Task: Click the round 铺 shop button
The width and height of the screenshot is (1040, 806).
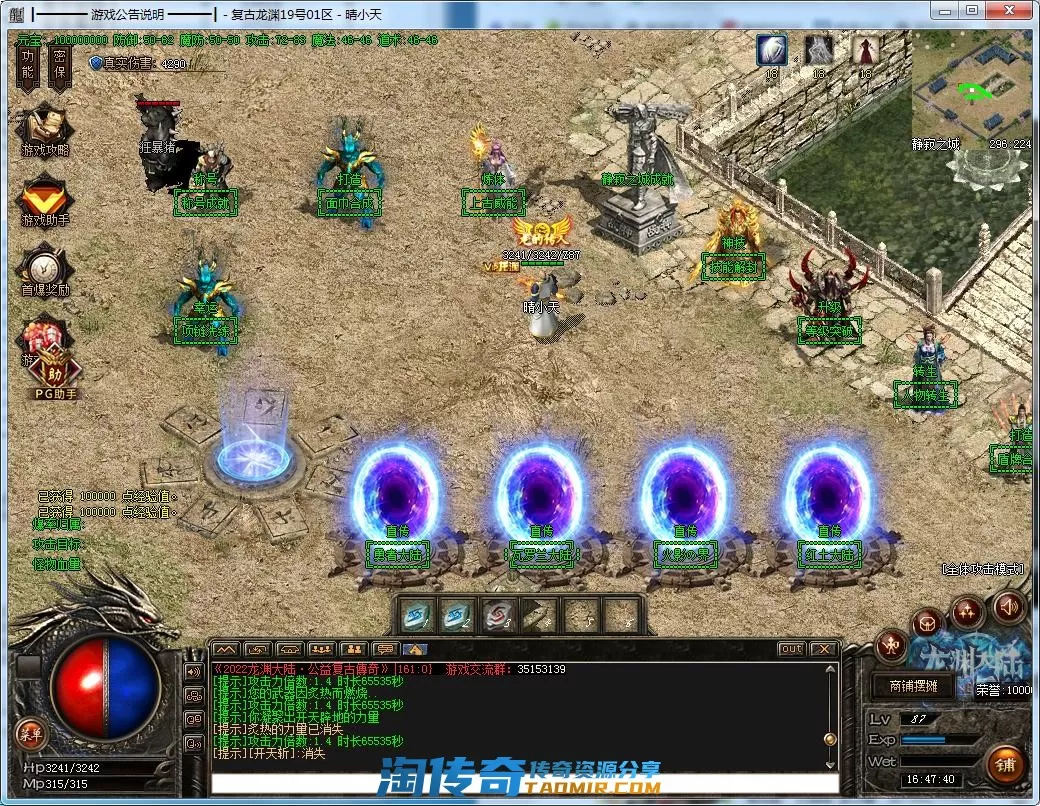Action: tap(1005, 764)
